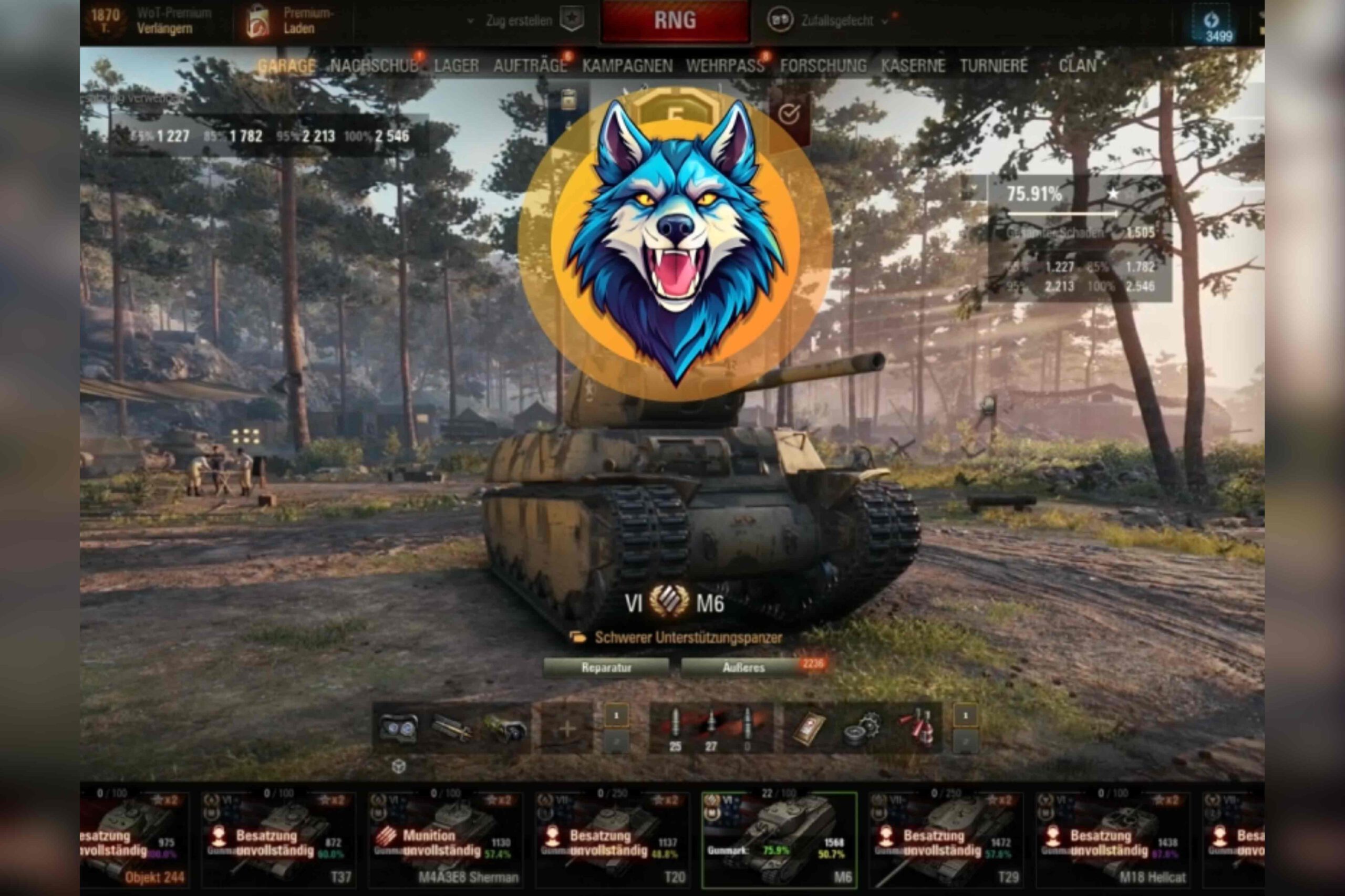1345x896 pixels.
Task: Select the M4A3E8 Sherman tank card
Action: coord(446,837)
